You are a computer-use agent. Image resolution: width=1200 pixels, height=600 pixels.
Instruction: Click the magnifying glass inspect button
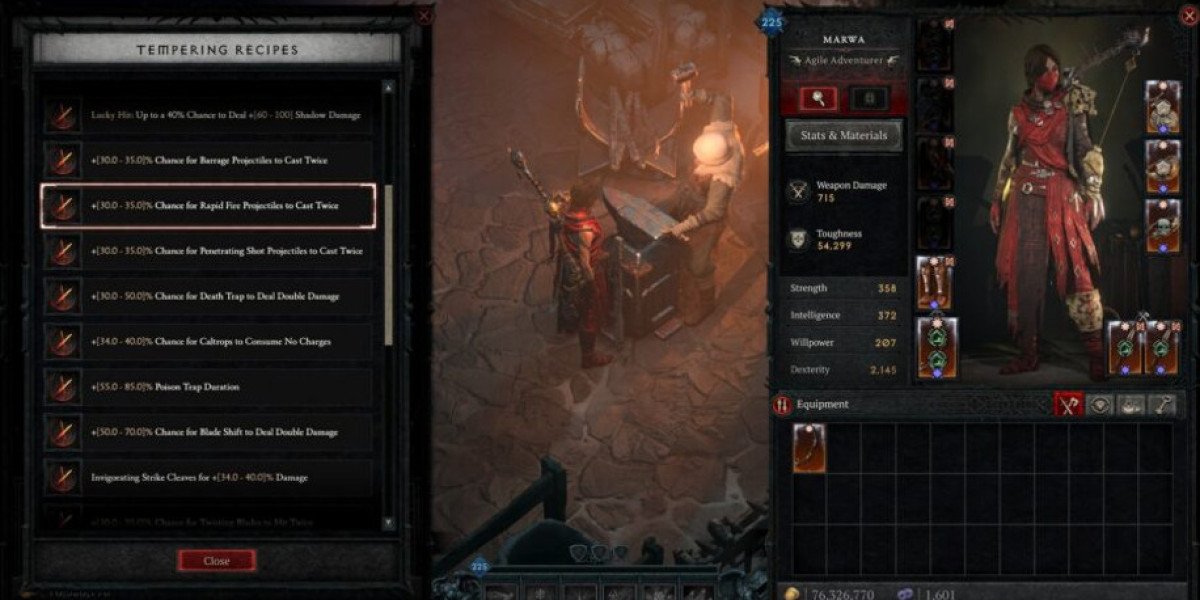(x=817, y=98)
